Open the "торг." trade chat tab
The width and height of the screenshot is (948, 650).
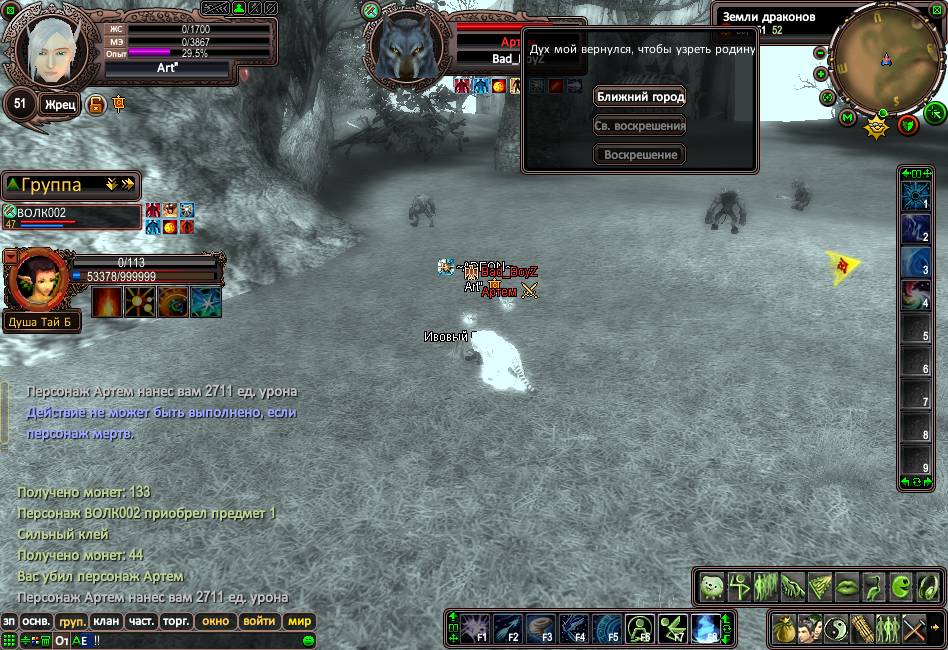point(177,621)
